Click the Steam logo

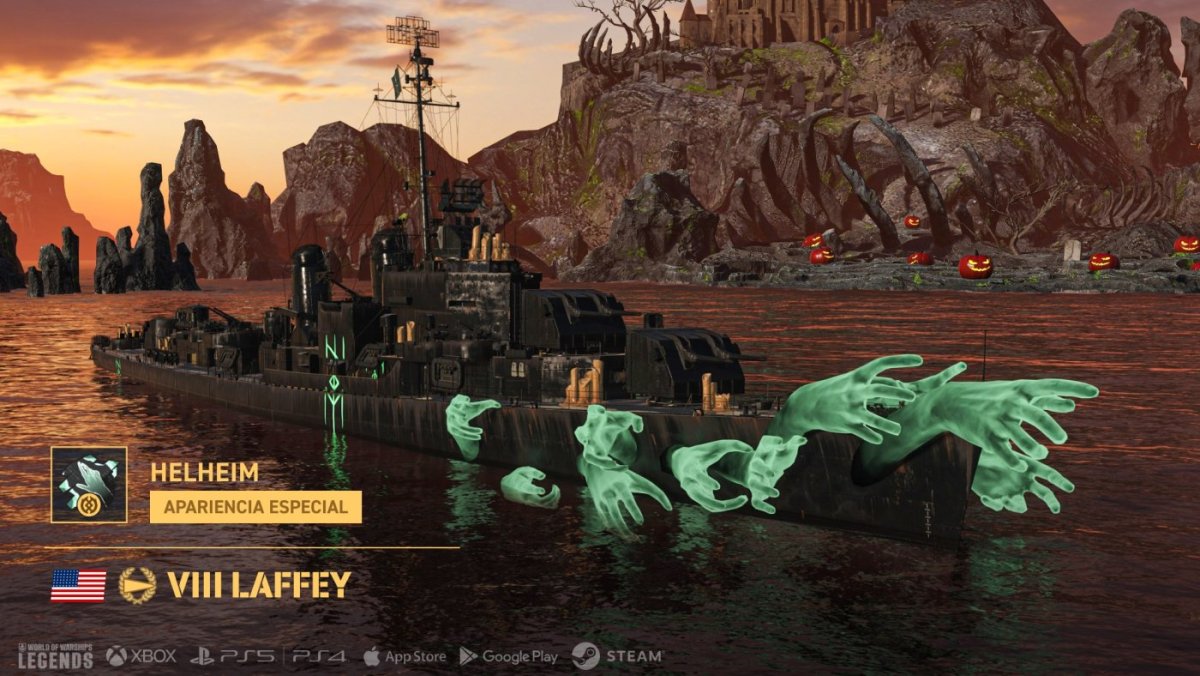pyautogui.click(x=617, y=656)
